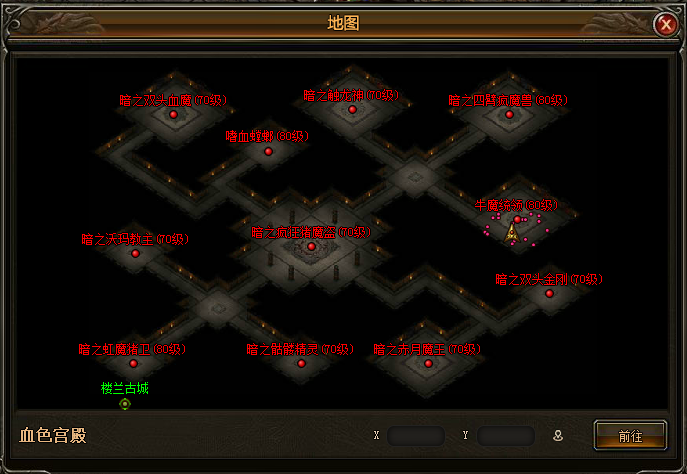
Task: Select the 暗之赤月魔王 boss marker
Action: coord(428,363)
